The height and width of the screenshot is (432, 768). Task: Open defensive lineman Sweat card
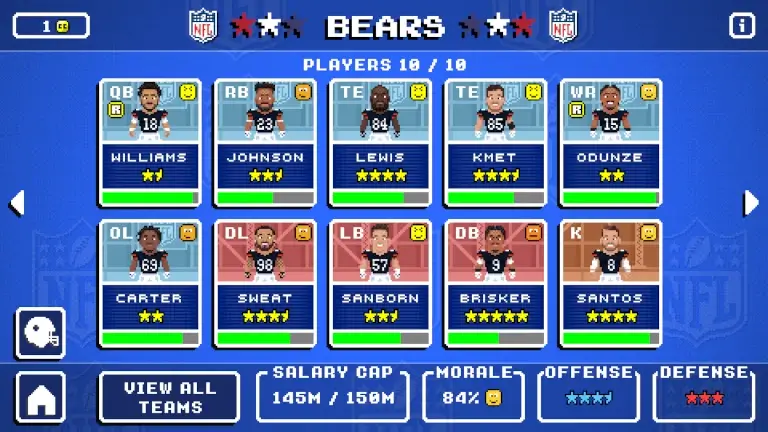coord(265,283)
